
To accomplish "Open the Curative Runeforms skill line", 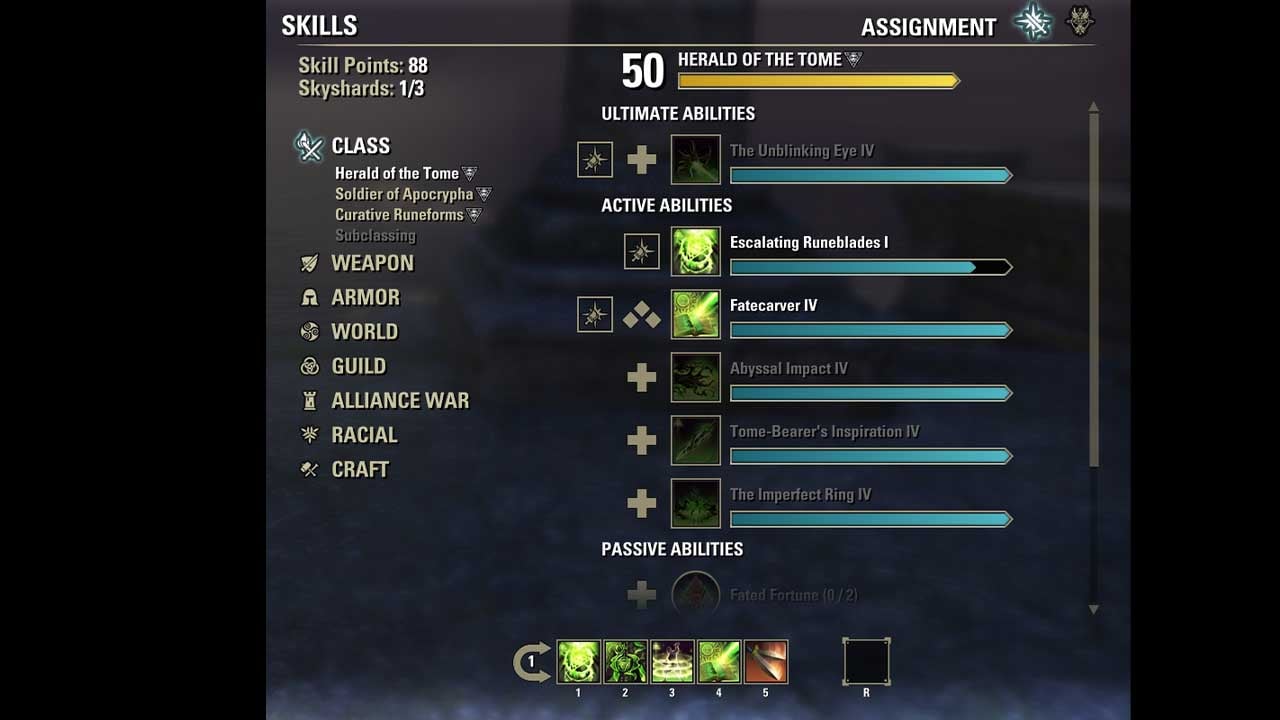I will [x=399, y=215].
